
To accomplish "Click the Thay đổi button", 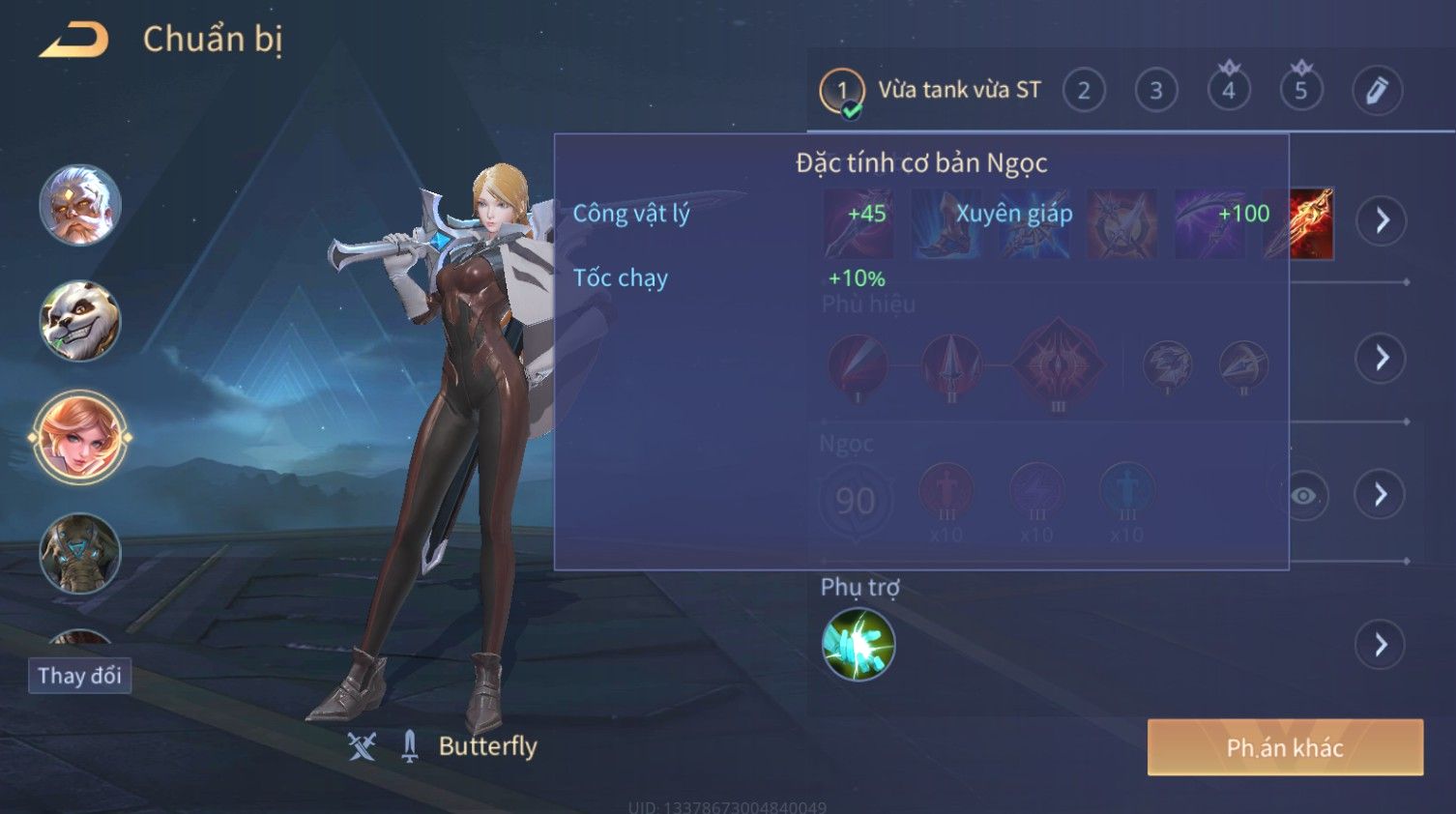I will tap(79, 675).
